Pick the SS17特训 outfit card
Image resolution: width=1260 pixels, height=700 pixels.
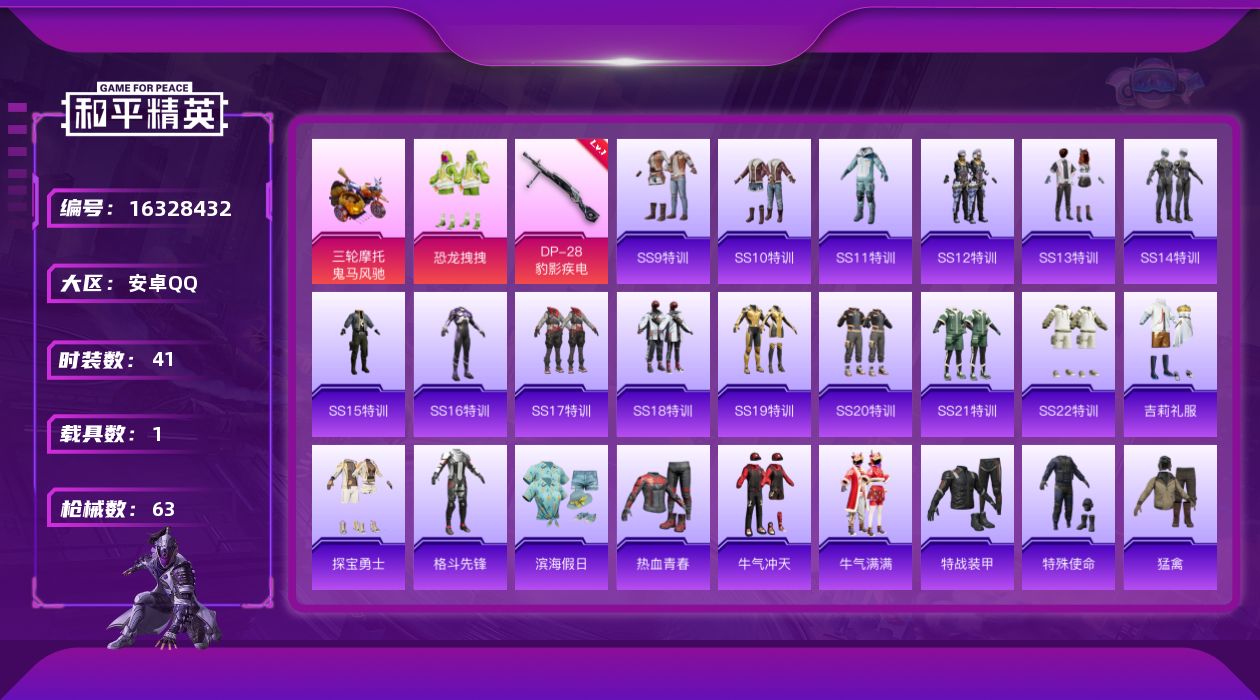point(561,364)
